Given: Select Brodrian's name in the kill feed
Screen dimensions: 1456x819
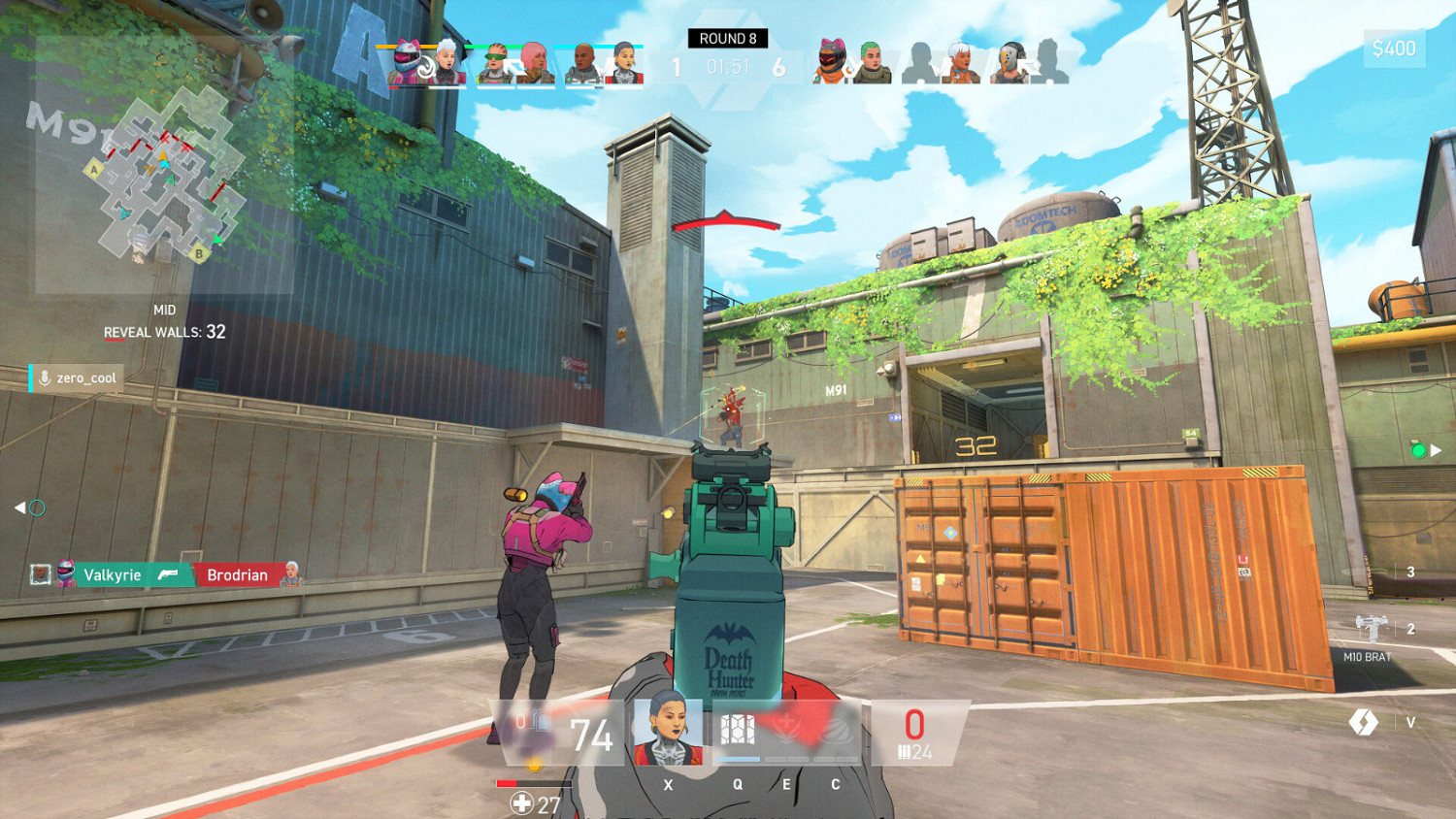Looking at the screenshot, I should click(x=238, y=574).
